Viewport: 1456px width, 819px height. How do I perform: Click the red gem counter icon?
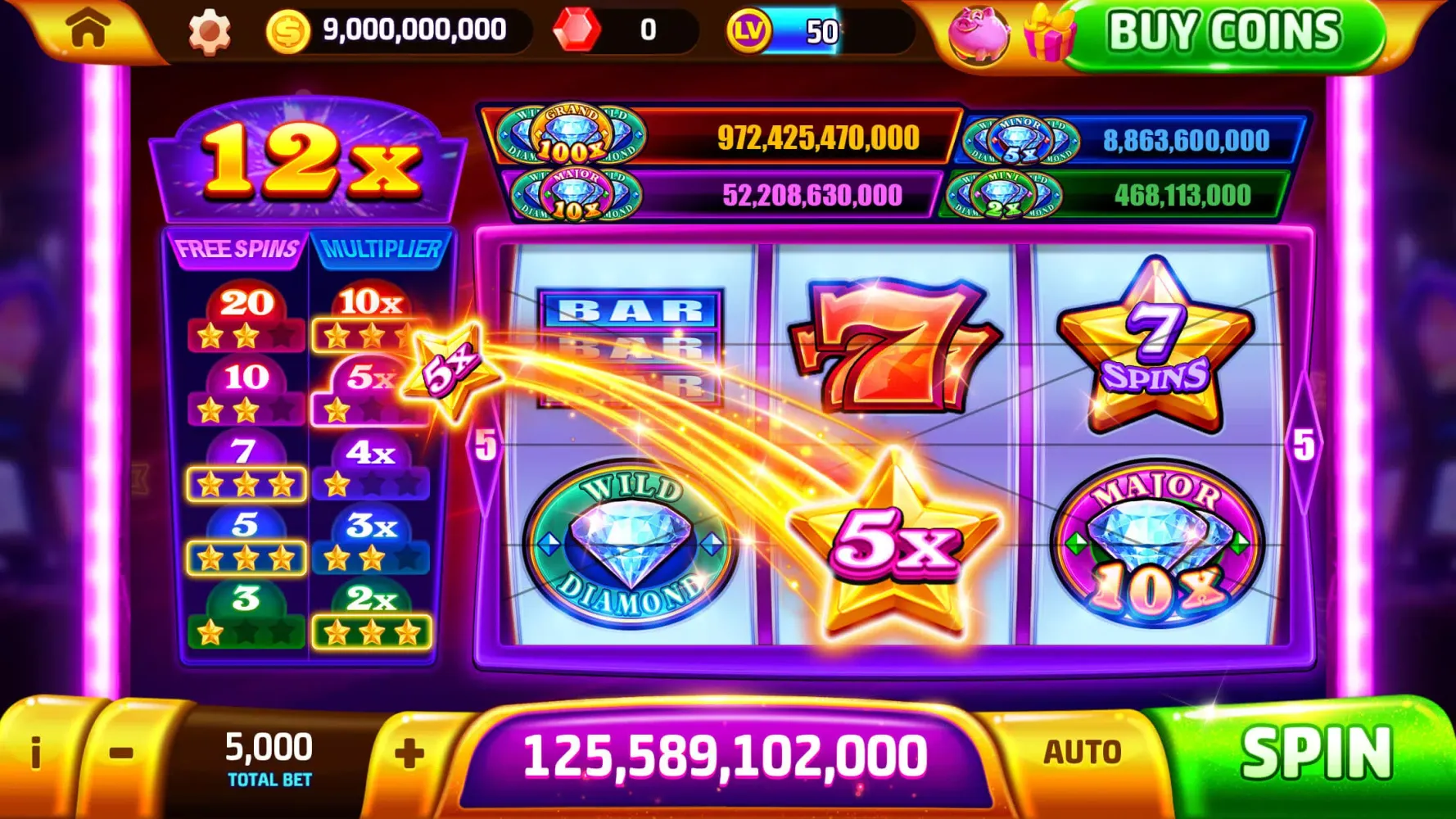click(578, 31)
